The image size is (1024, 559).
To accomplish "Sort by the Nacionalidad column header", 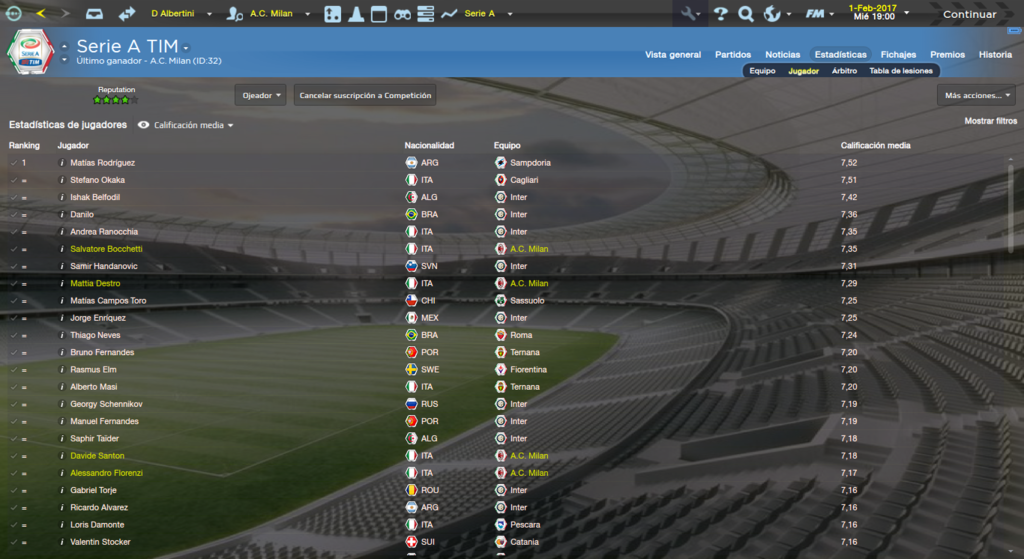I will coord(429,146).
